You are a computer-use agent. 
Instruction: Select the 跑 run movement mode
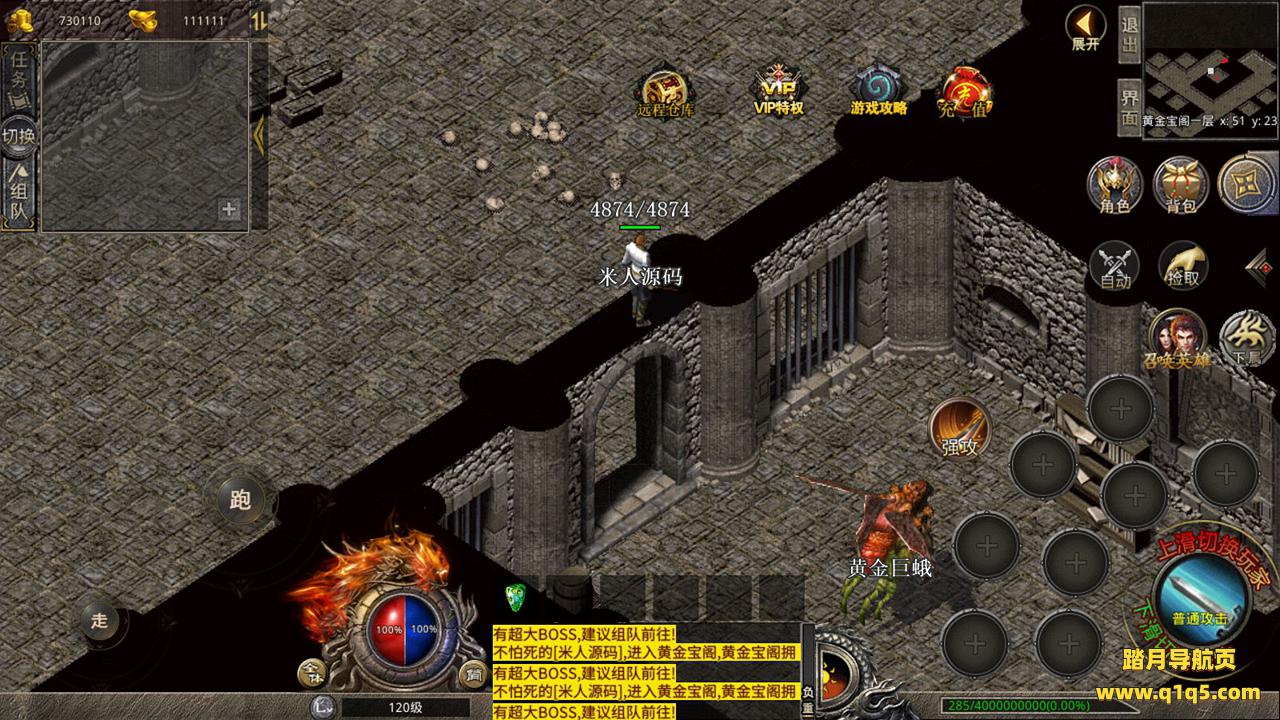tap(240, 498)
